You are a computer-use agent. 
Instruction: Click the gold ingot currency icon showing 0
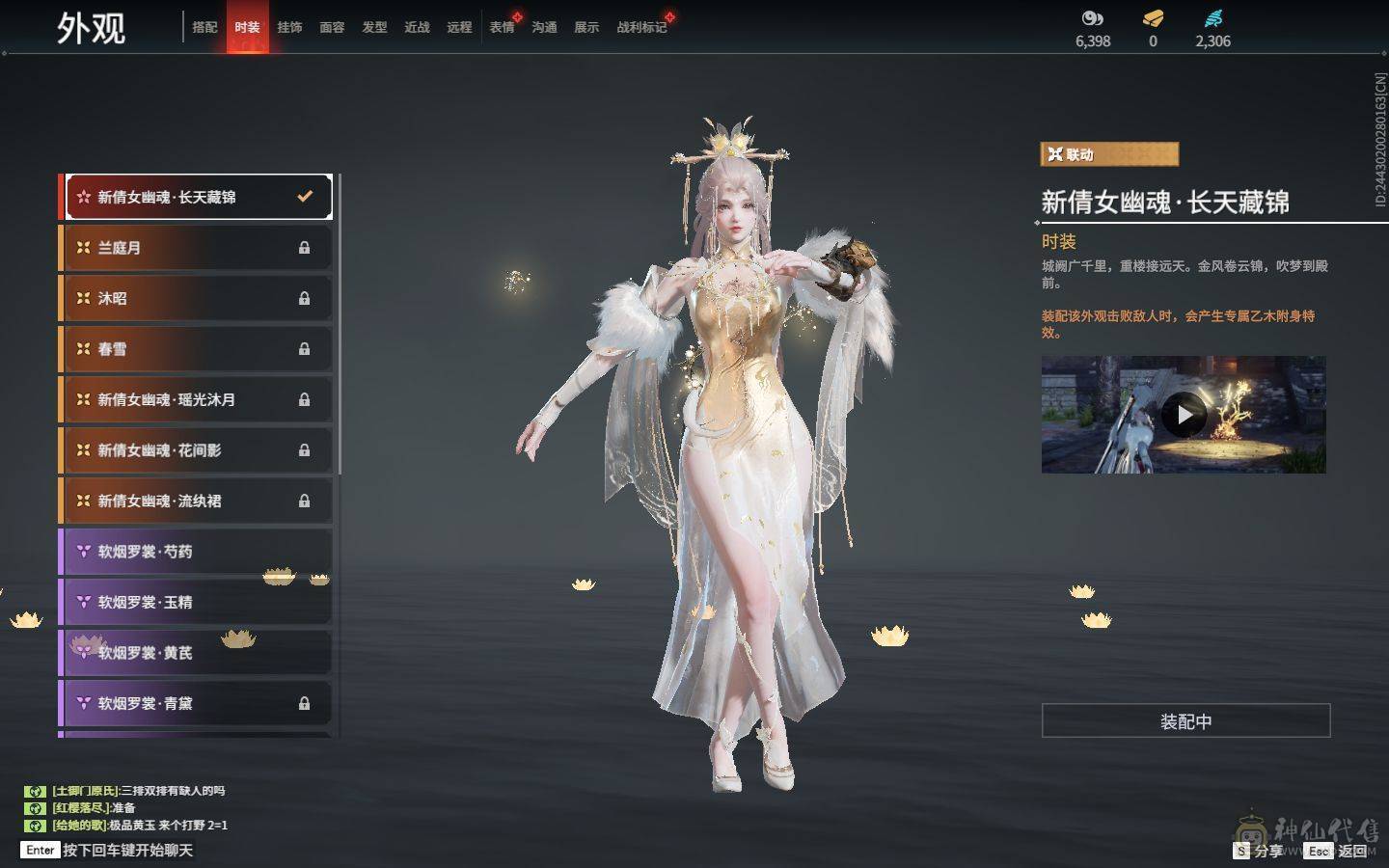coord(1152,16)
